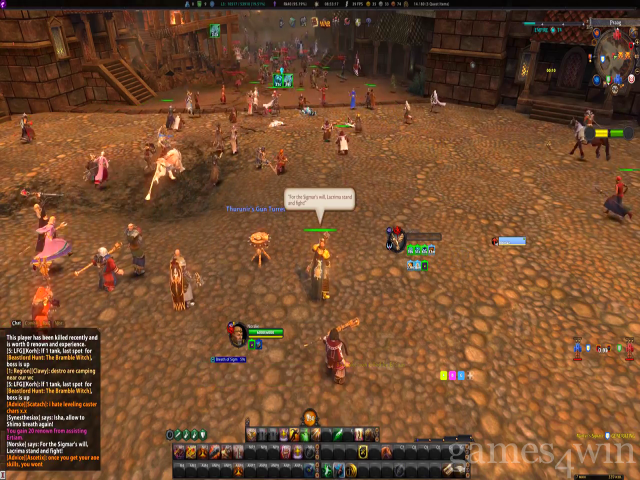Select the magenta marker square
Screen dimensions: 640x480
point(453,376)
